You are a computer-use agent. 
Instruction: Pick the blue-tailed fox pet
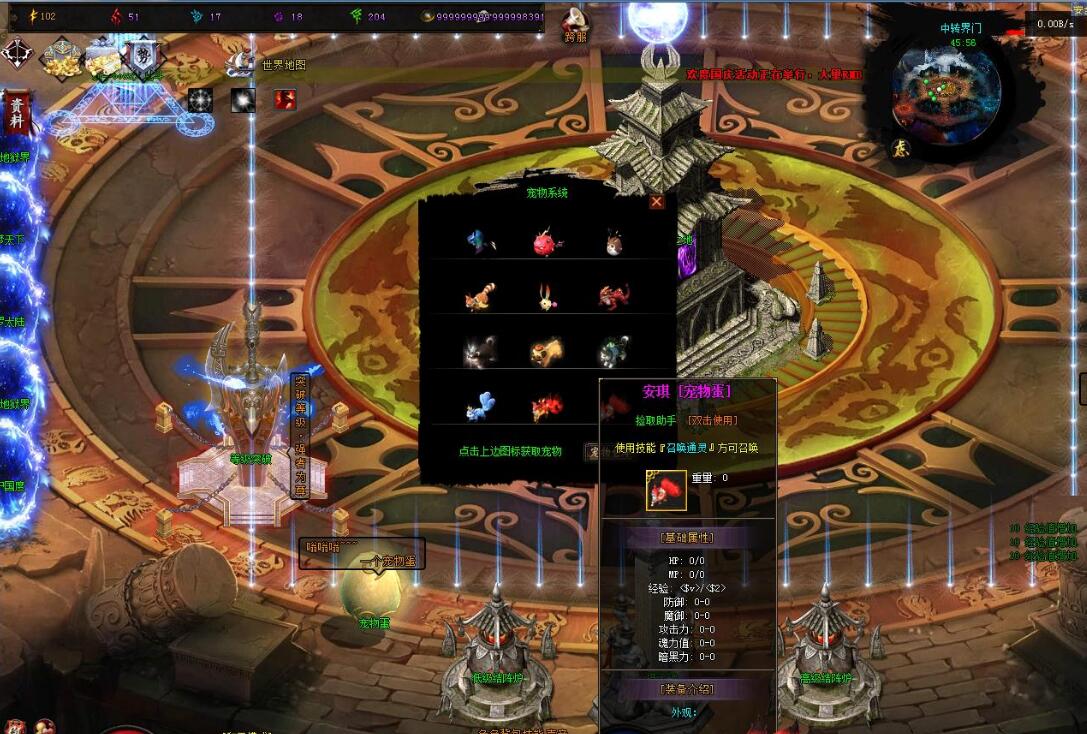(480, 406)
